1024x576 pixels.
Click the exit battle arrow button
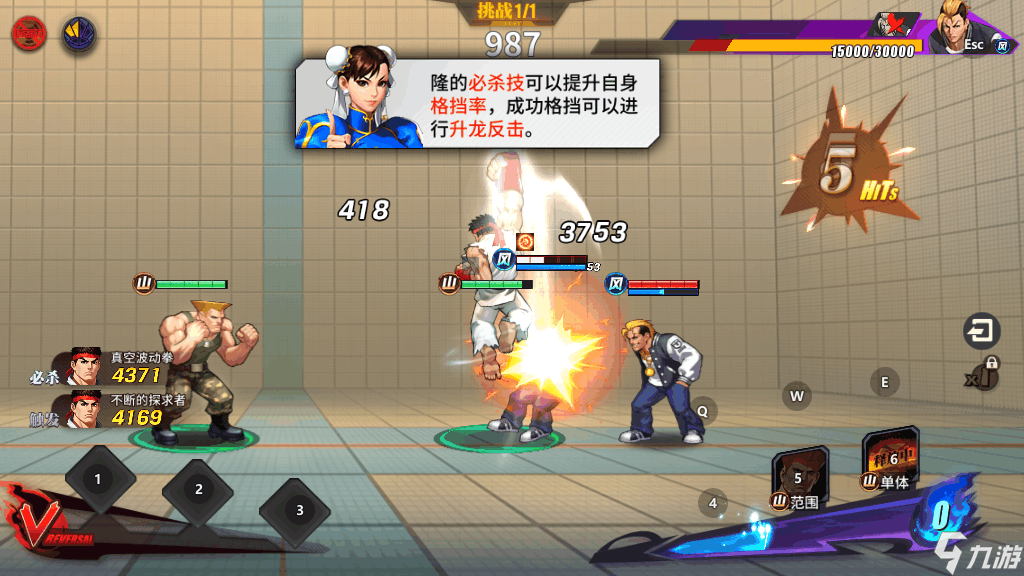[x=982, y=330]
